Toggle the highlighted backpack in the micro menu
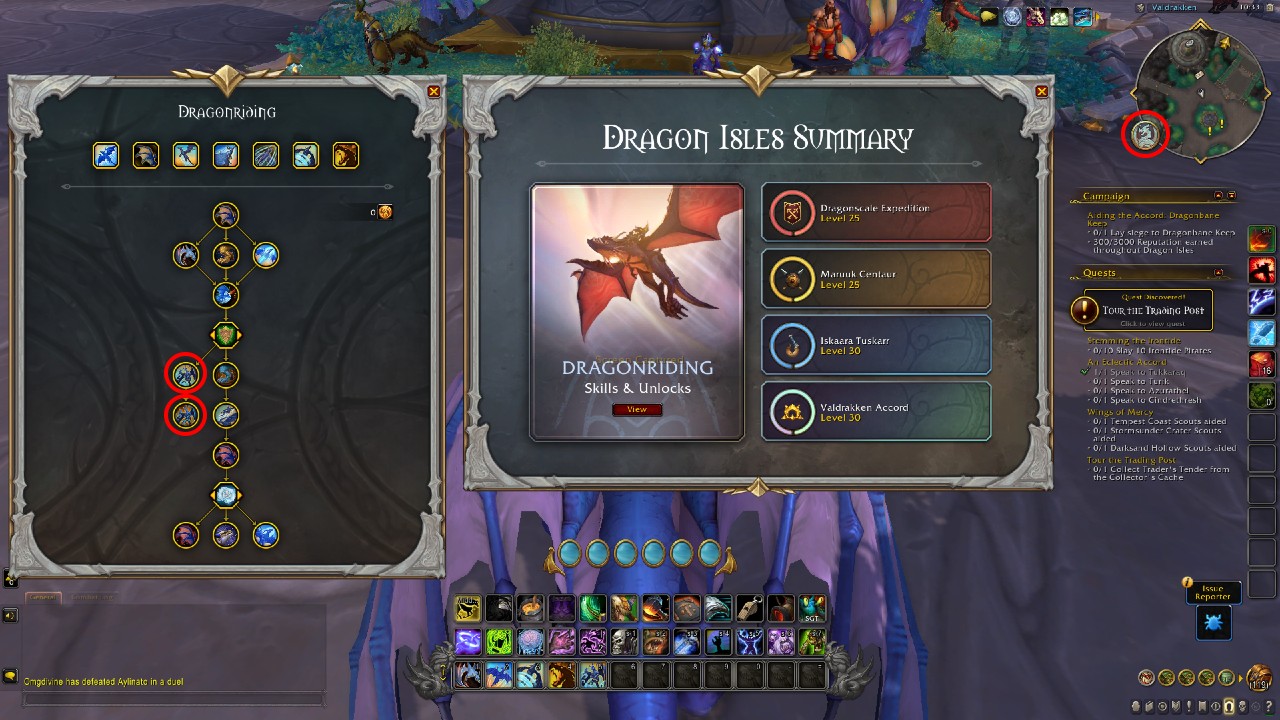Screen dimensions: 1280x720 1231,707
